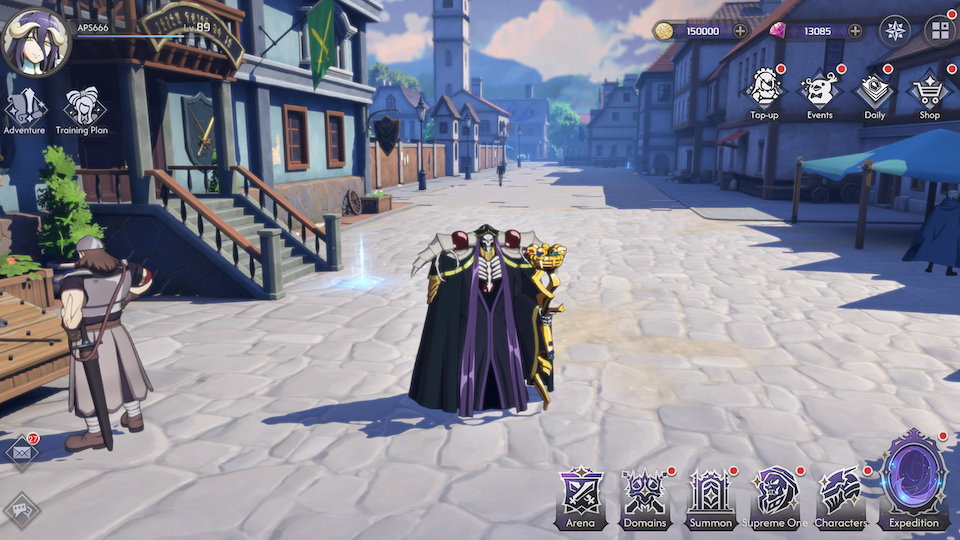Launch the Expedition portal
960x540 pixels.
coord(914,480)
